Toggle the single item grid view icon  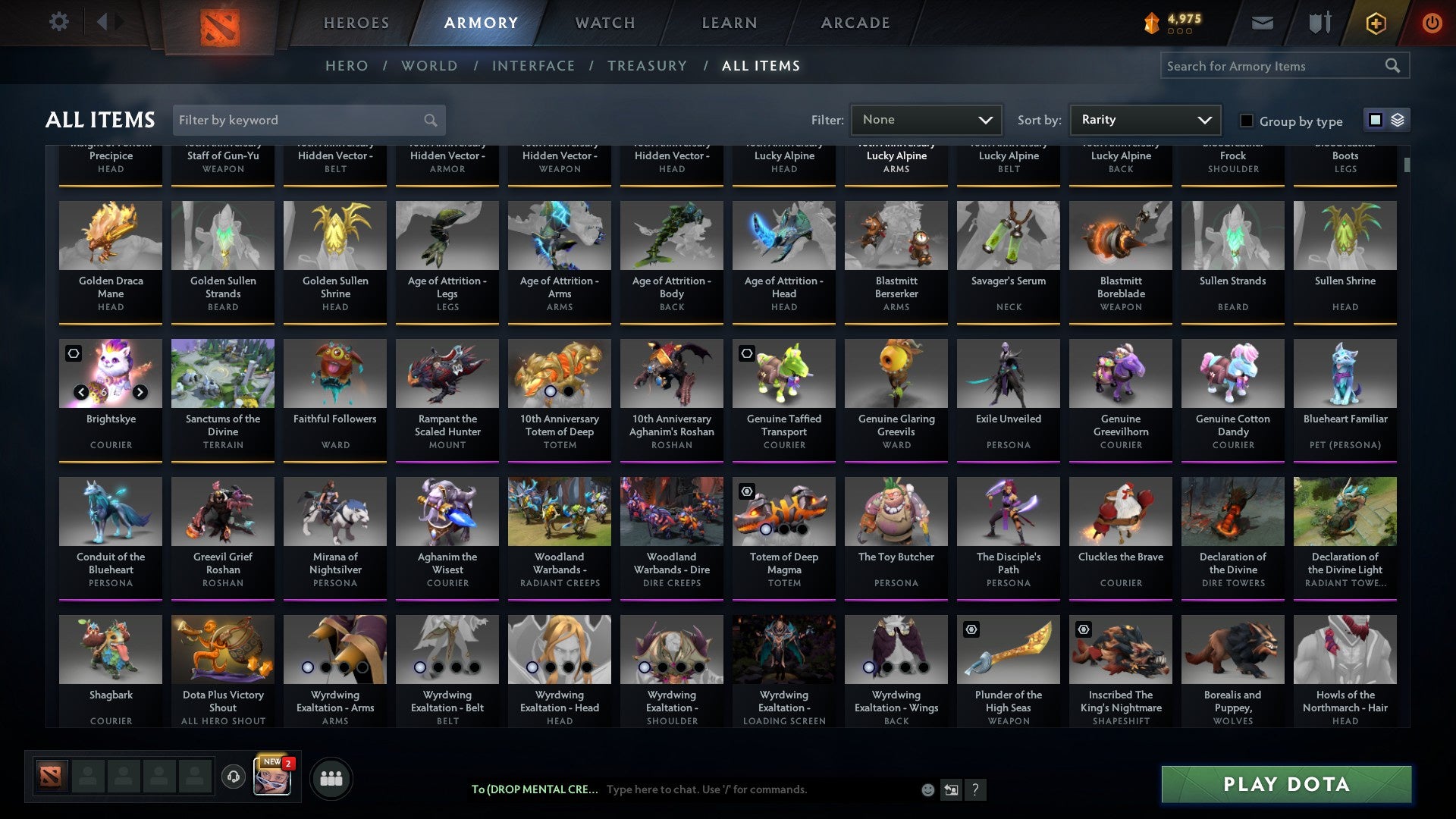pyautogui.click(x=1375, y=120)
